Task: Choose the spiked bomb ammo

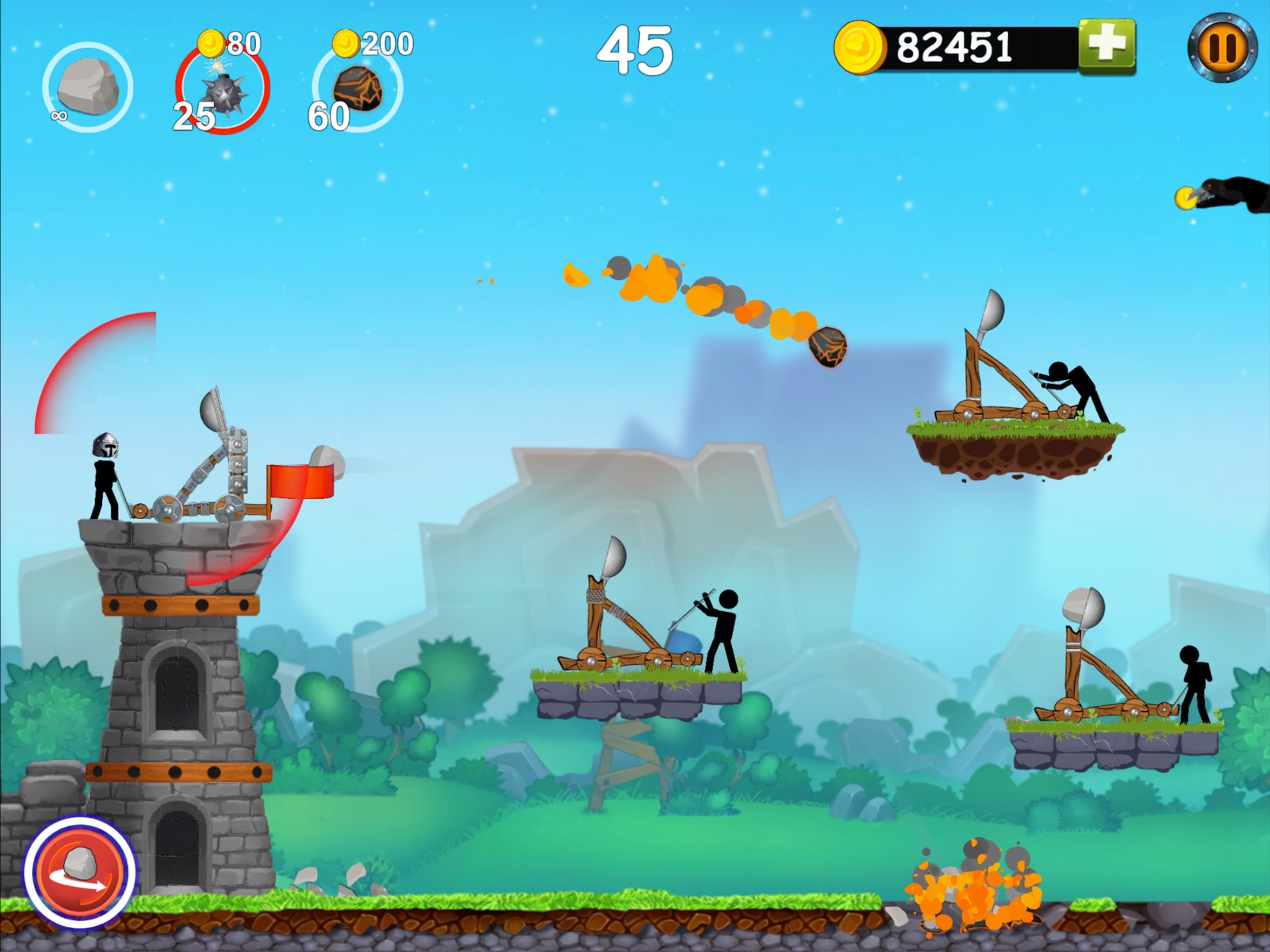Action: point(223,90)
